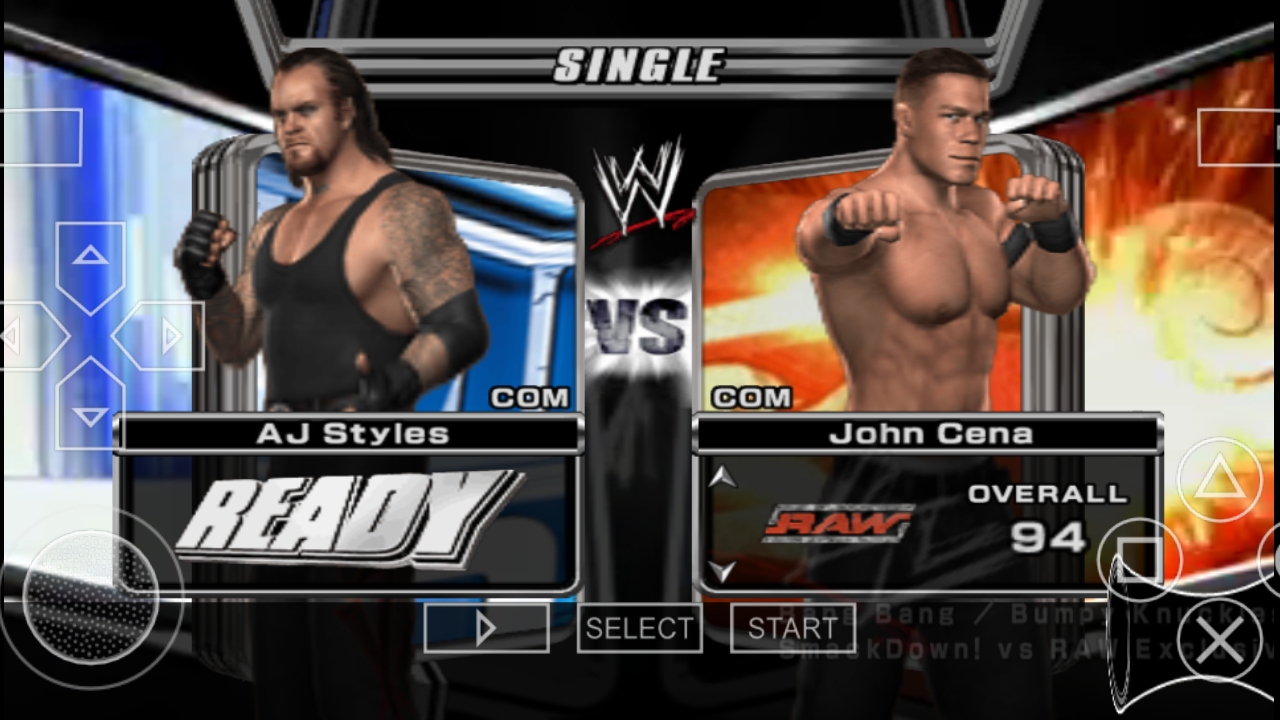Tap the d-pad down arrow
Screen dimensions: 1280x720
pos(90,414)
